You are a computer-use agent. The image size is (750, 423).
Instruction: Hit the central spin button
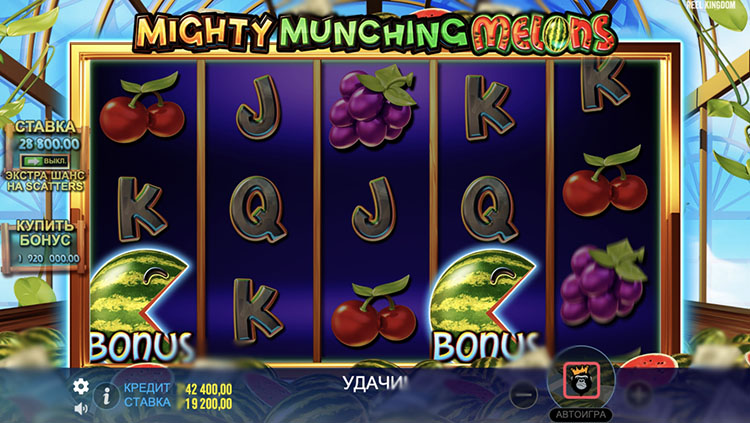pyautogui.click(x=580, y=379)
